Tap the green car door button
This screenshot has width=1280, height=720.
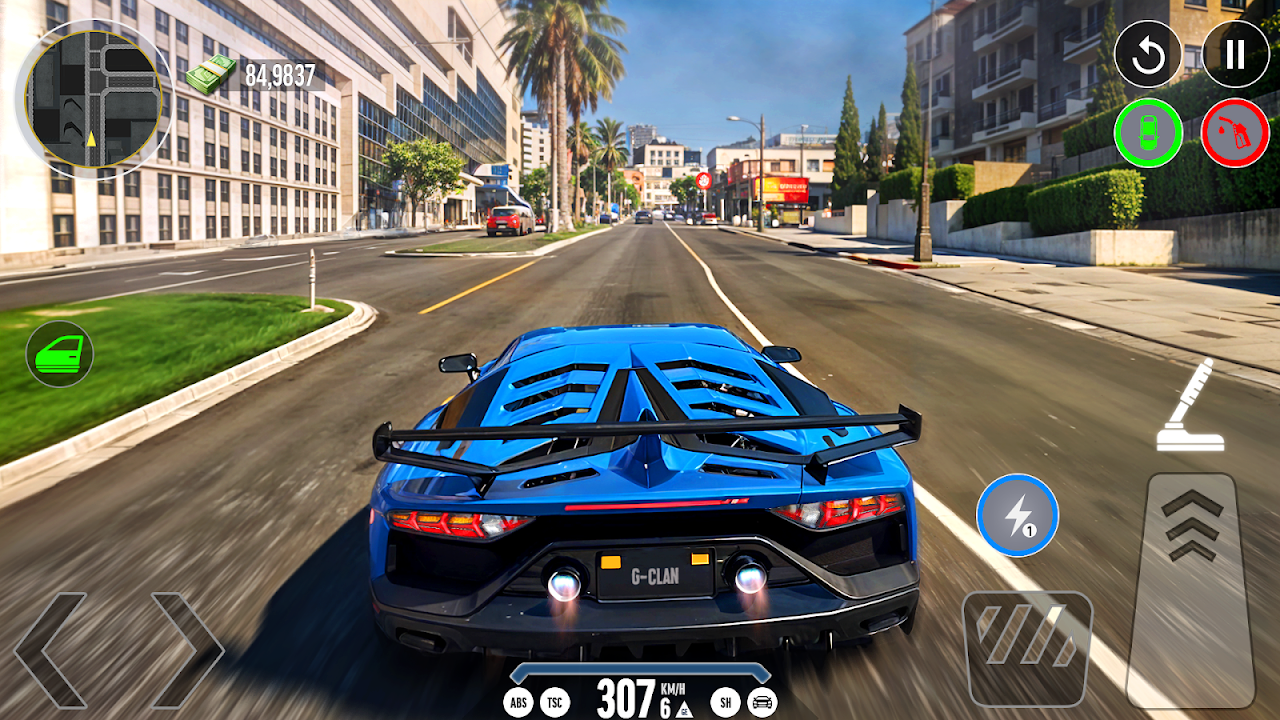point(60,354)
